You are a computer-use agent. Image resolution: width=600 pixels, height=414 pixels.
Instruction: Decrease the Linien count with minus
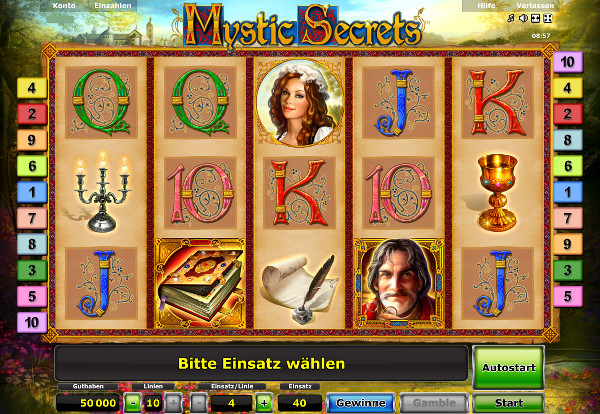133,403
